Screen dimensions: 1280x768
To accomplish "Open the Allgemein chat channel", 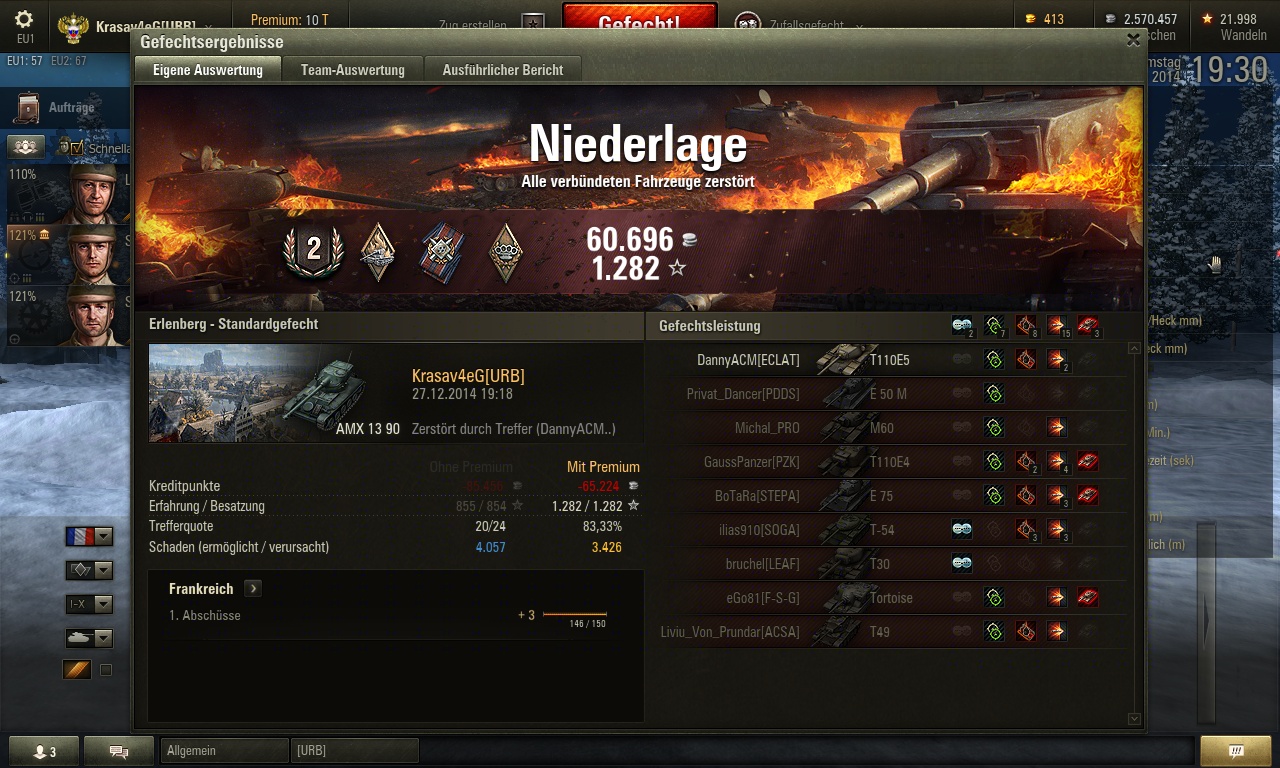I will pyautogui.click(x=222, y=750).
